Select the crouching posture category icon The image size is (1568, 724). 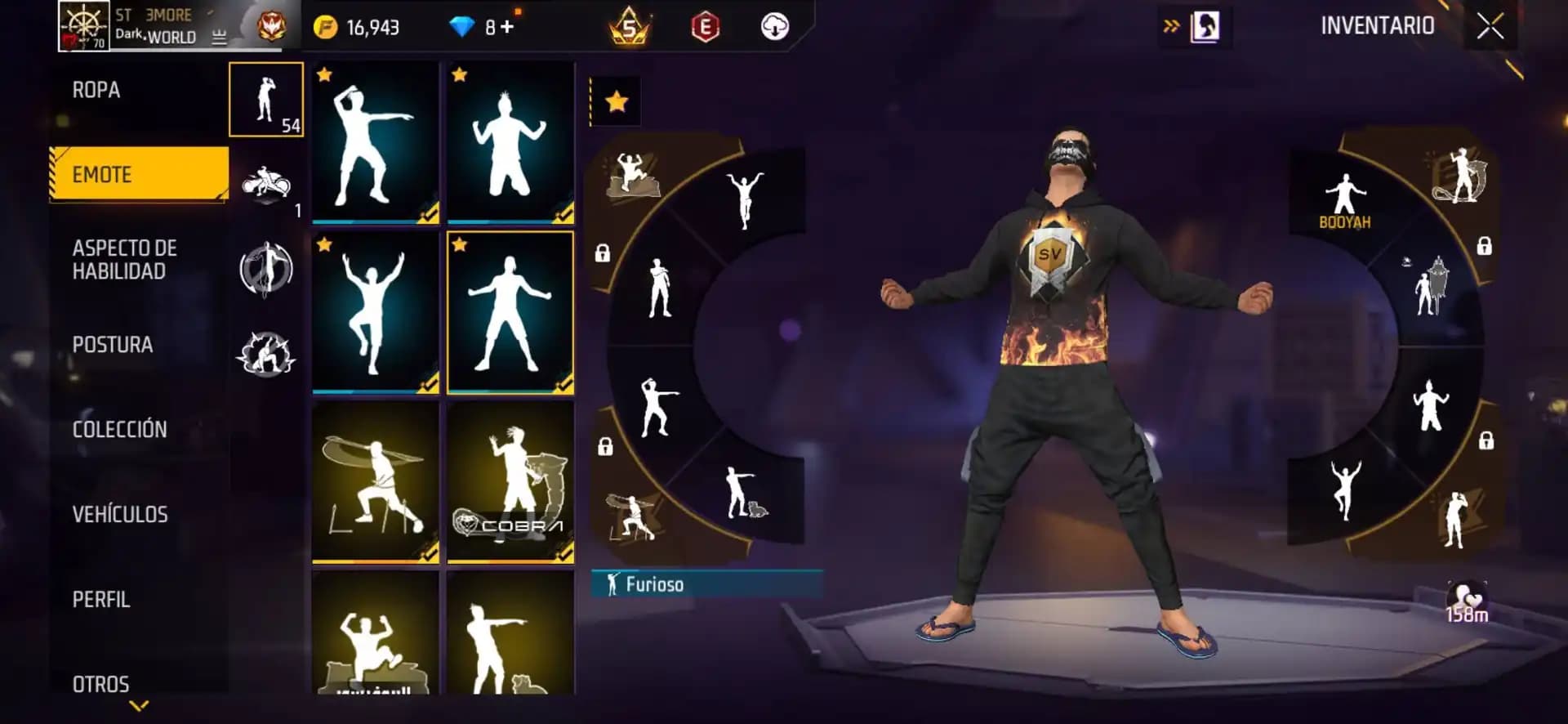pyautogui.click(x=265, y=355)
